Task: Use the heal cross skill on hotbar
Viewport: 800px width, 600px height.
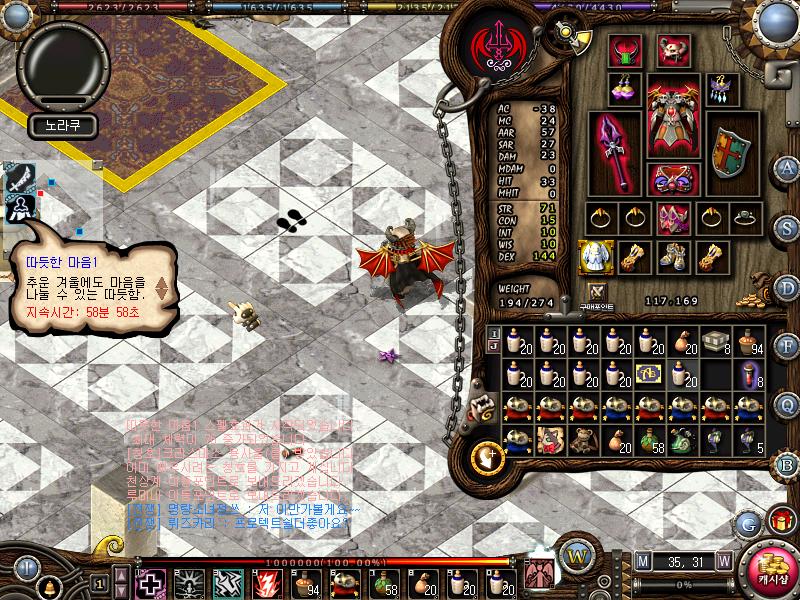Action: [150, 582]
